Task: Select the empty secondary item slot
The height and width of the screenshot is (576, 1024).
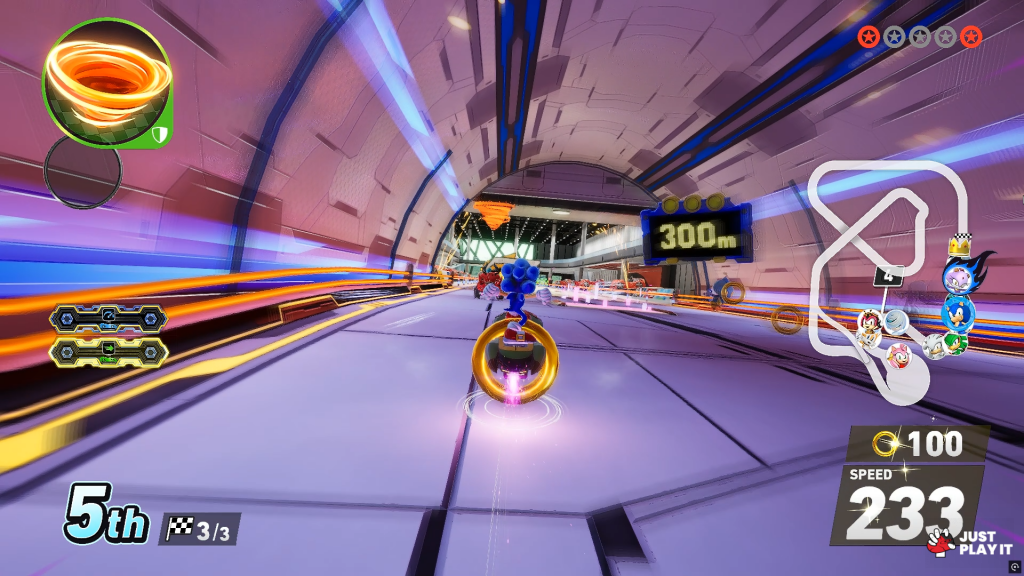Action: [83, 171]
